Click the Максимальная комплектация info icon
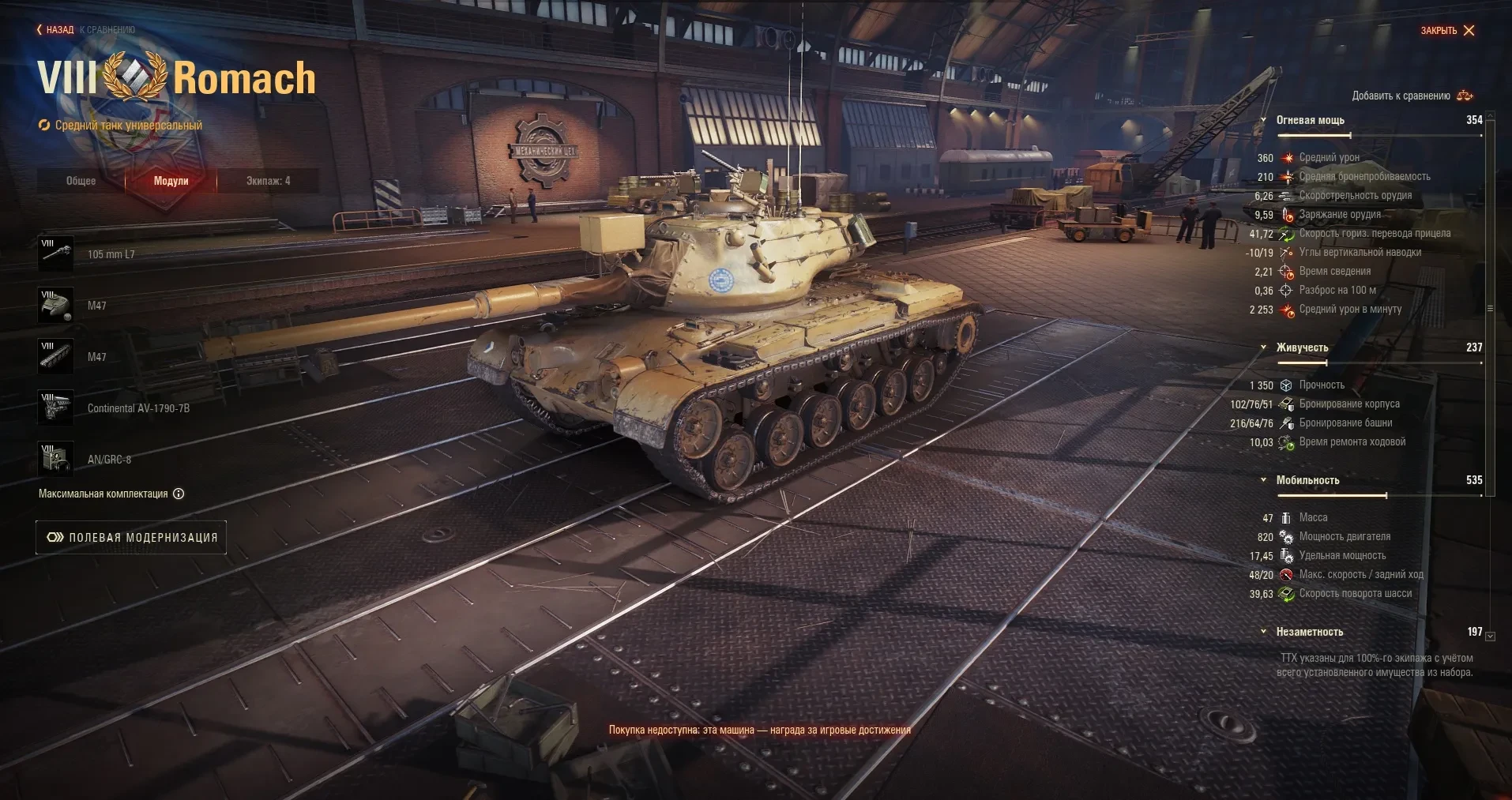Image resolution: width=1512 pixels, height=800 pixels. [179, 494]
